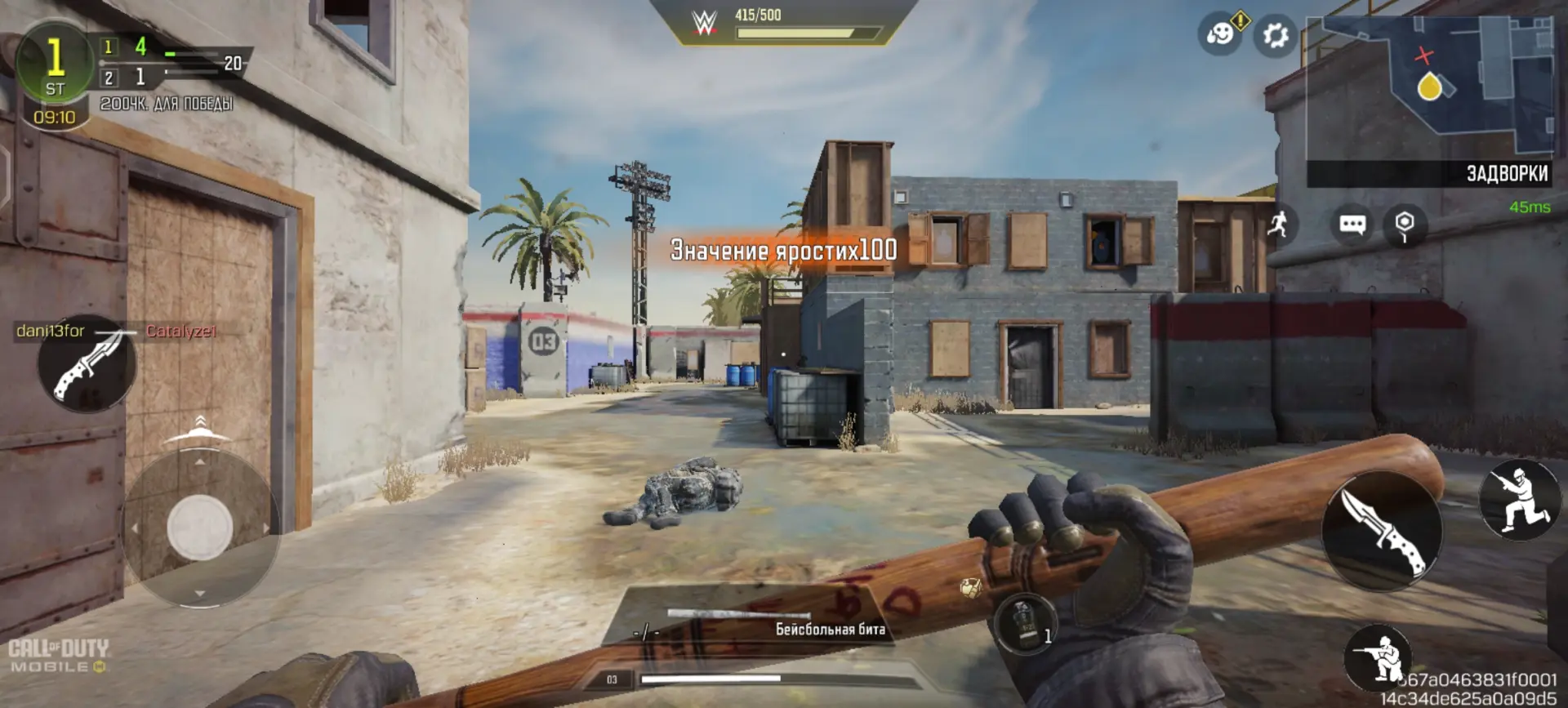Image resolution: width=1568 pixels, height=708 pixels.
Task: Tap the prone stance button
Action: click(x=1378, y=657)
